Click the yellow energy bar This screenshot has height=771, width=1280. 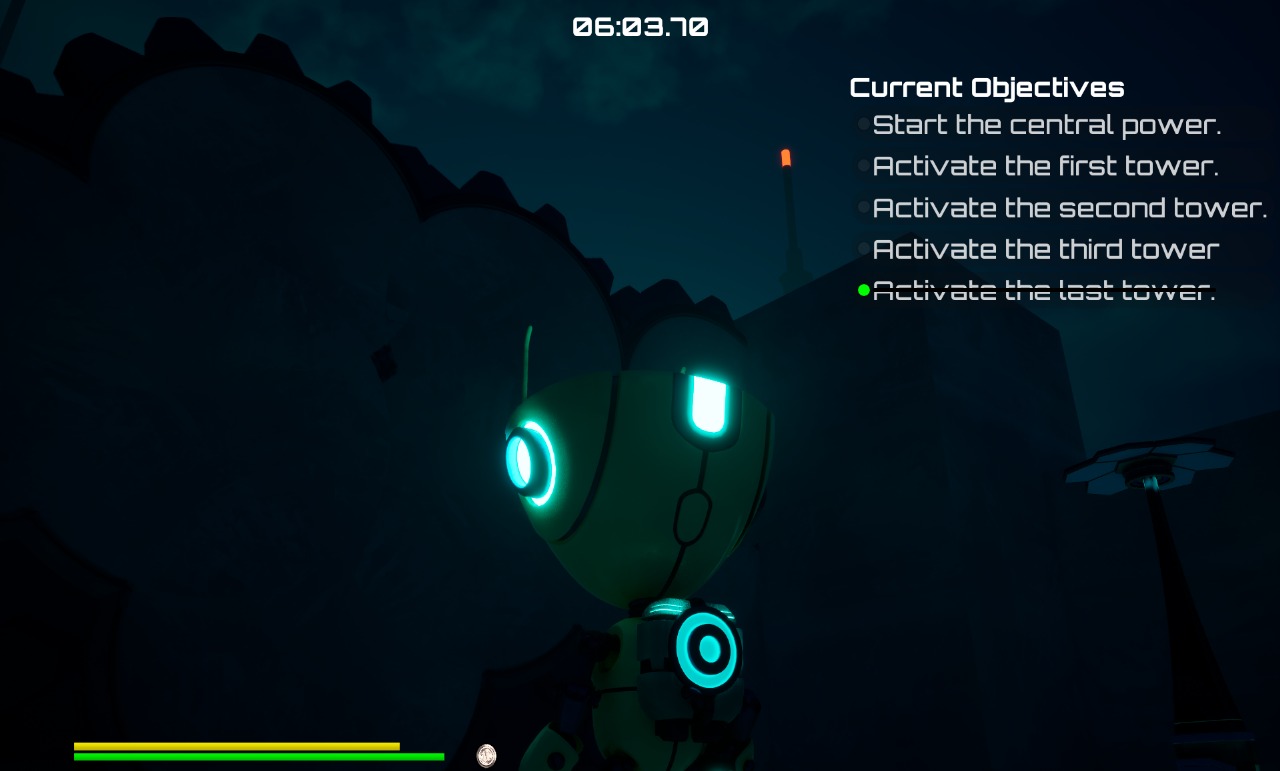[x=235, y=746]
